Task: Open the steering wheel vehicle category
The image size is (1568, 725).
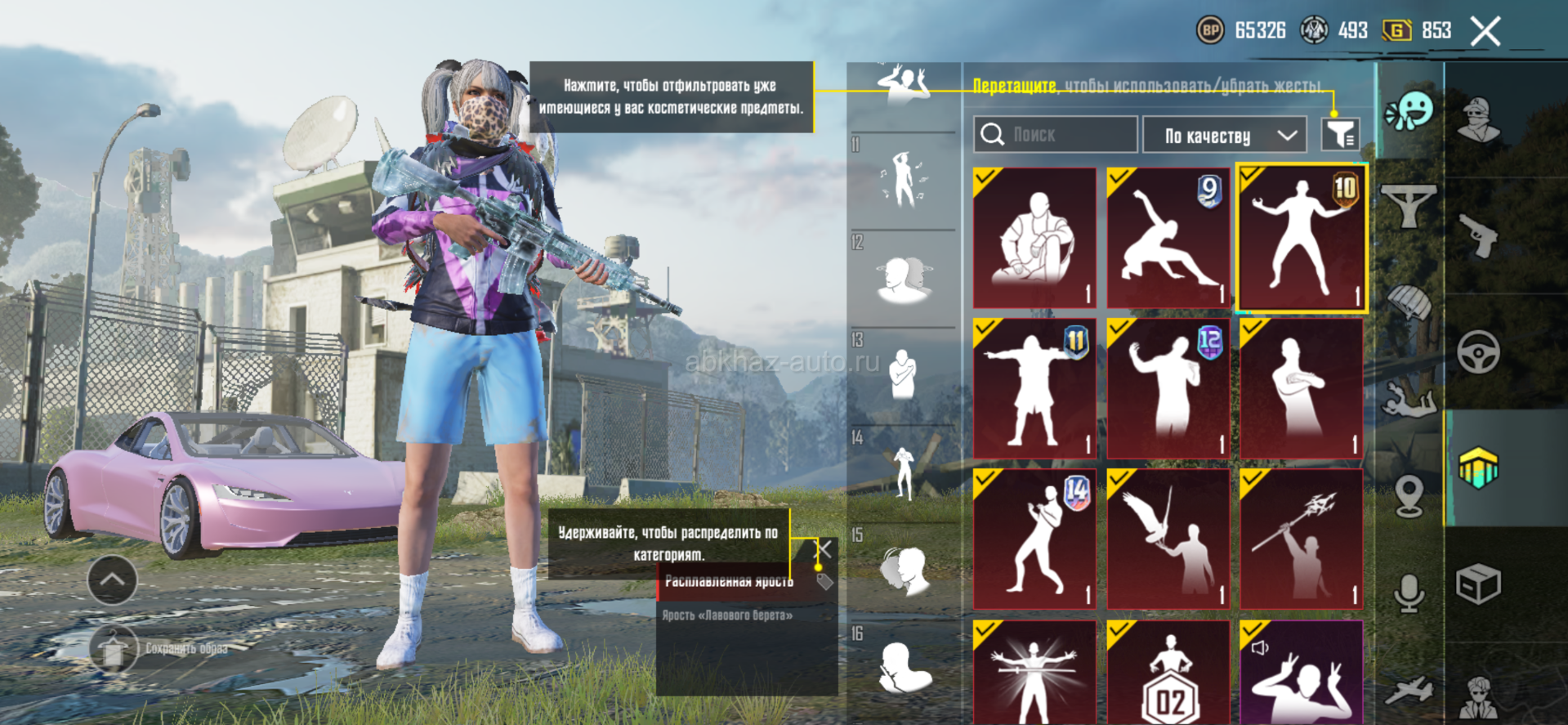Action: tap(1478, 353)
